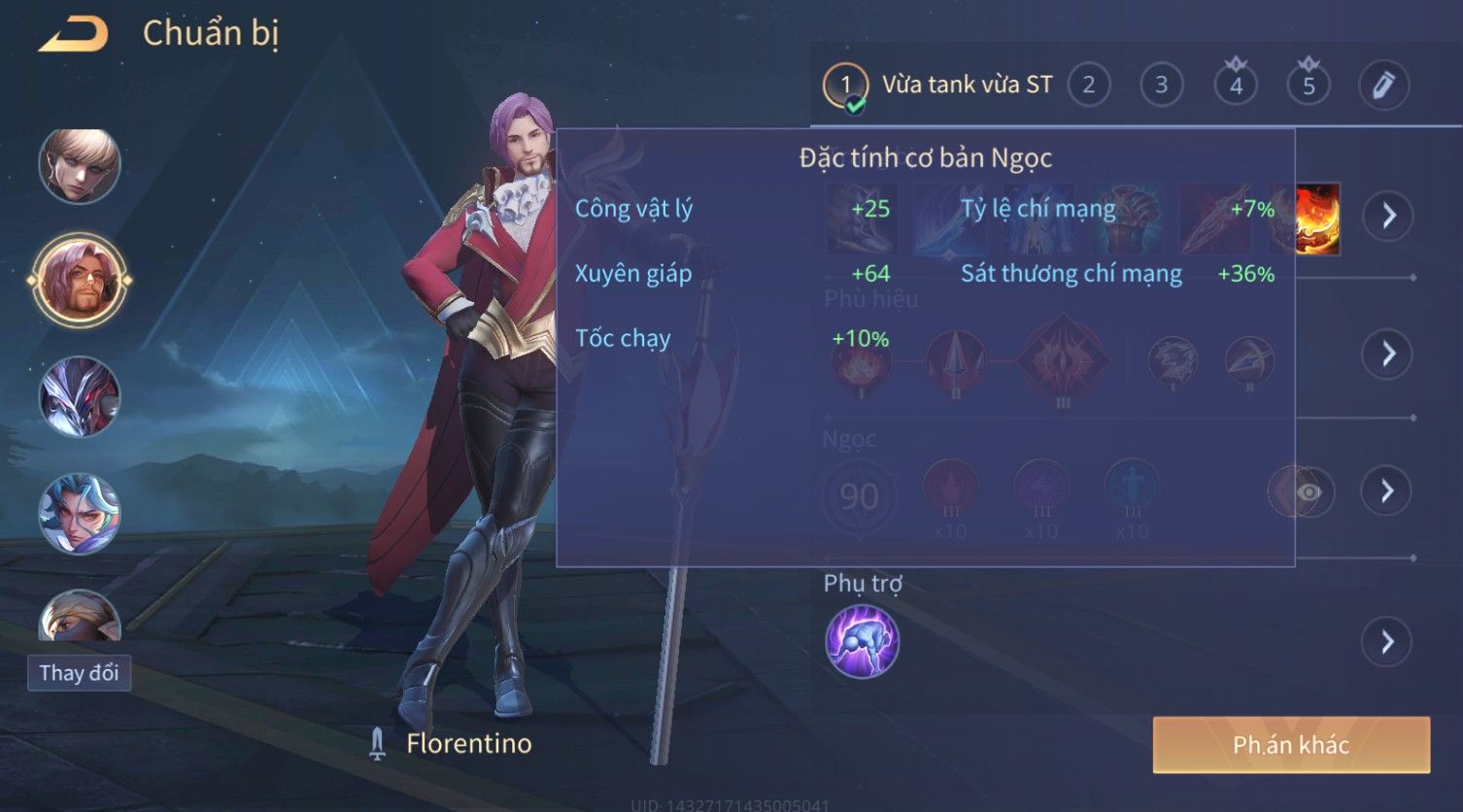Open the equipment items arrow
The width and height of the screenshot is (1463, 812).
1388,215
